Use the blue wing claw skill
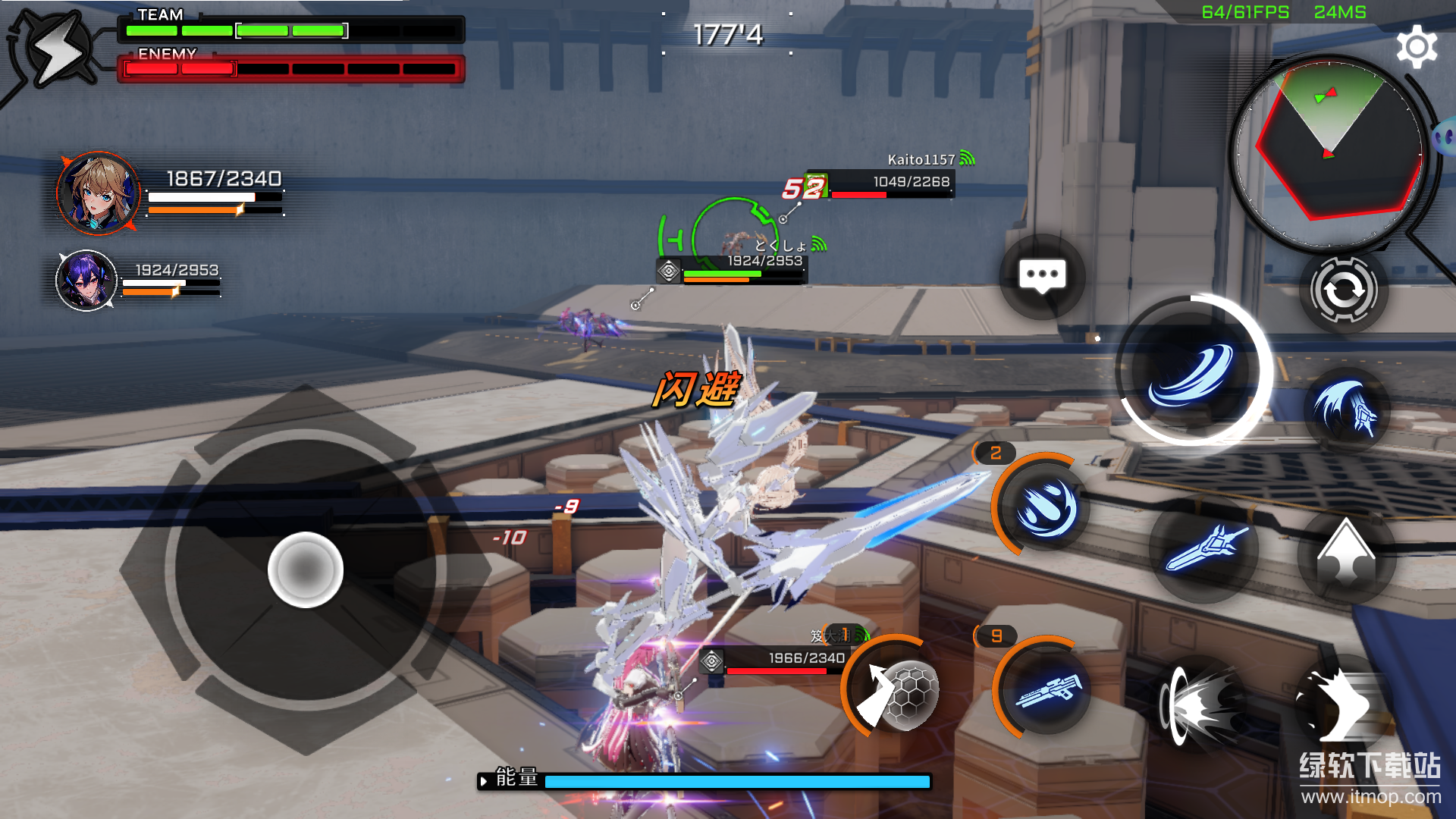The image size is (1456, 819). (x=1345, y=410)
